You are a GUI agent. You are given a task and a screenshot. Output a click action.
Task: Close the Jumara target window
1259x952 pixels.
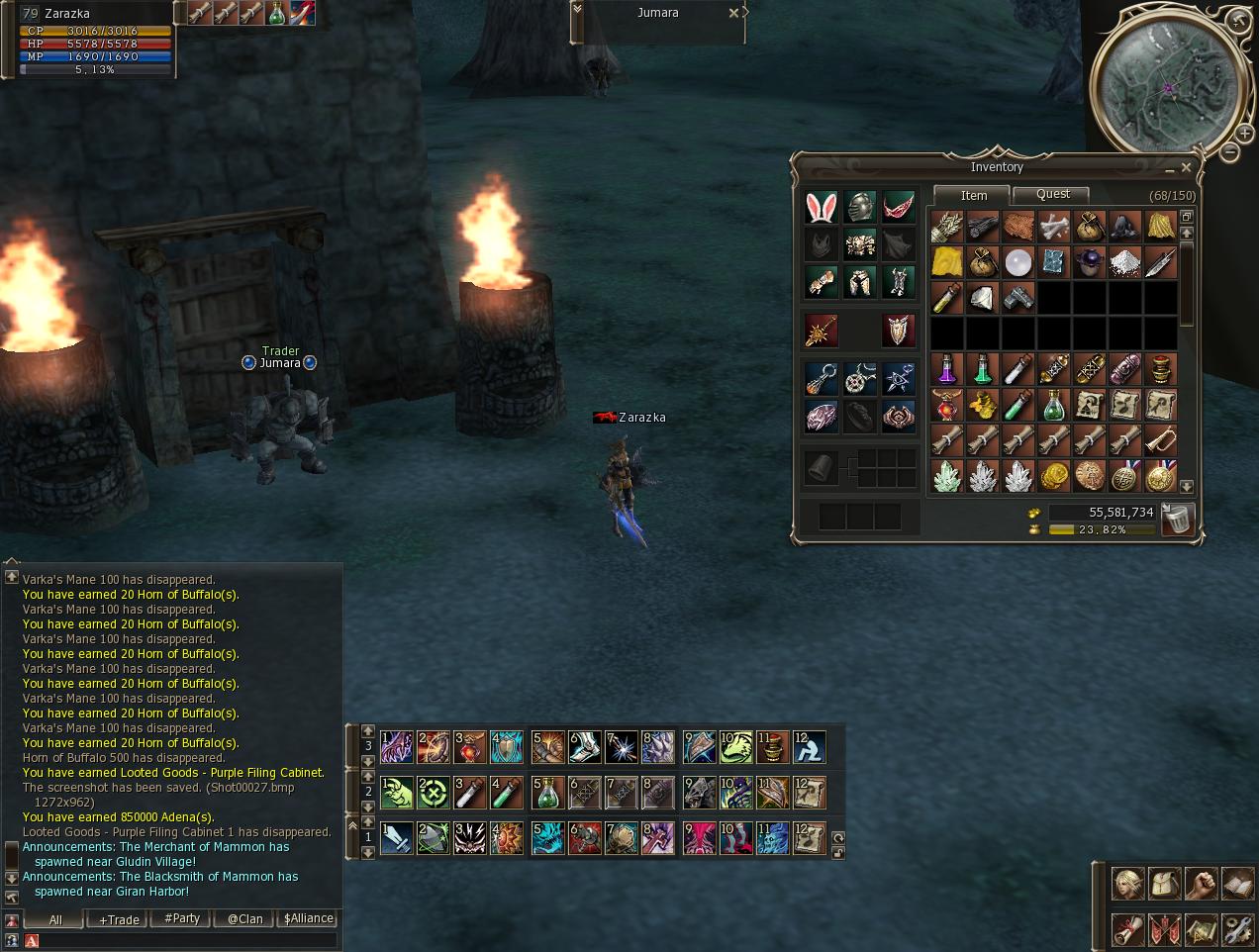coord(733,13)
